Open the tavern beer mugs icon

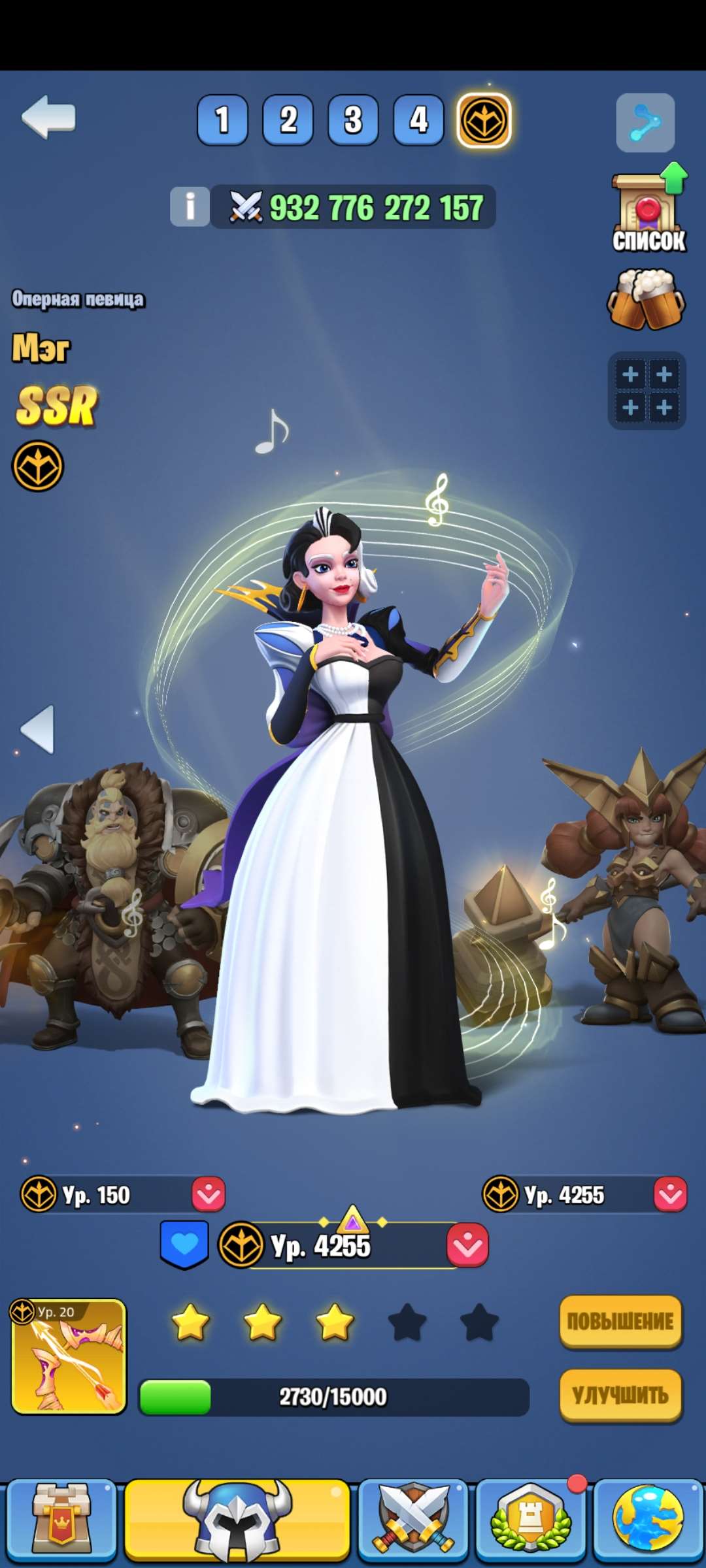[x=647, y=300]
